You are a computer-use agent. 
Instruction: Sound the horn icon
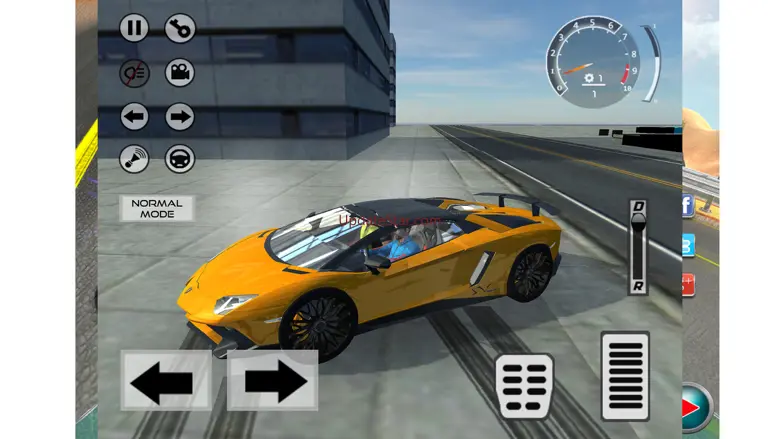tap(134, 159)
